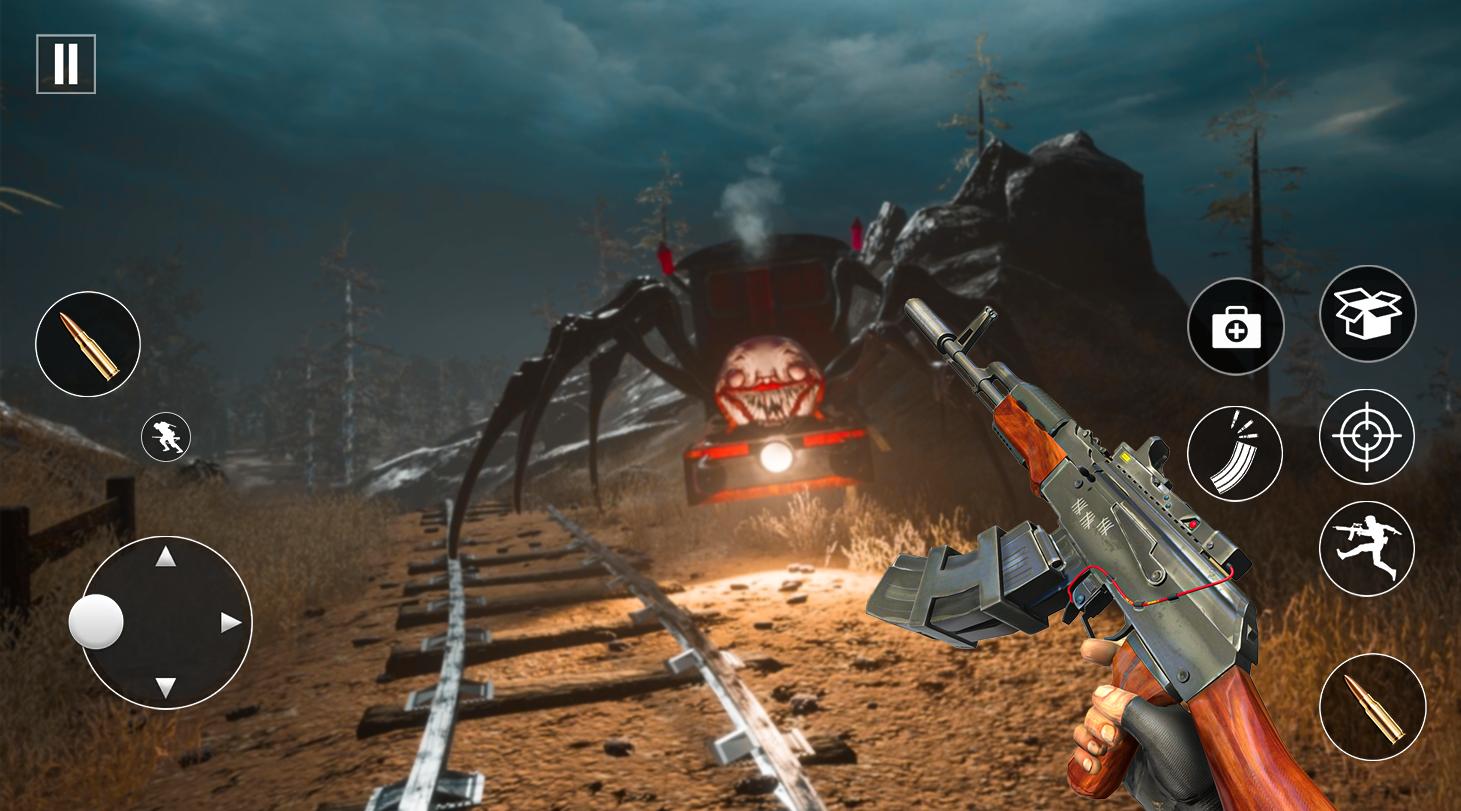The width and height of the screenshot is (1461, 811).
Task: Fire using the bullet button below the jumping soldier
Action: 1373,707
